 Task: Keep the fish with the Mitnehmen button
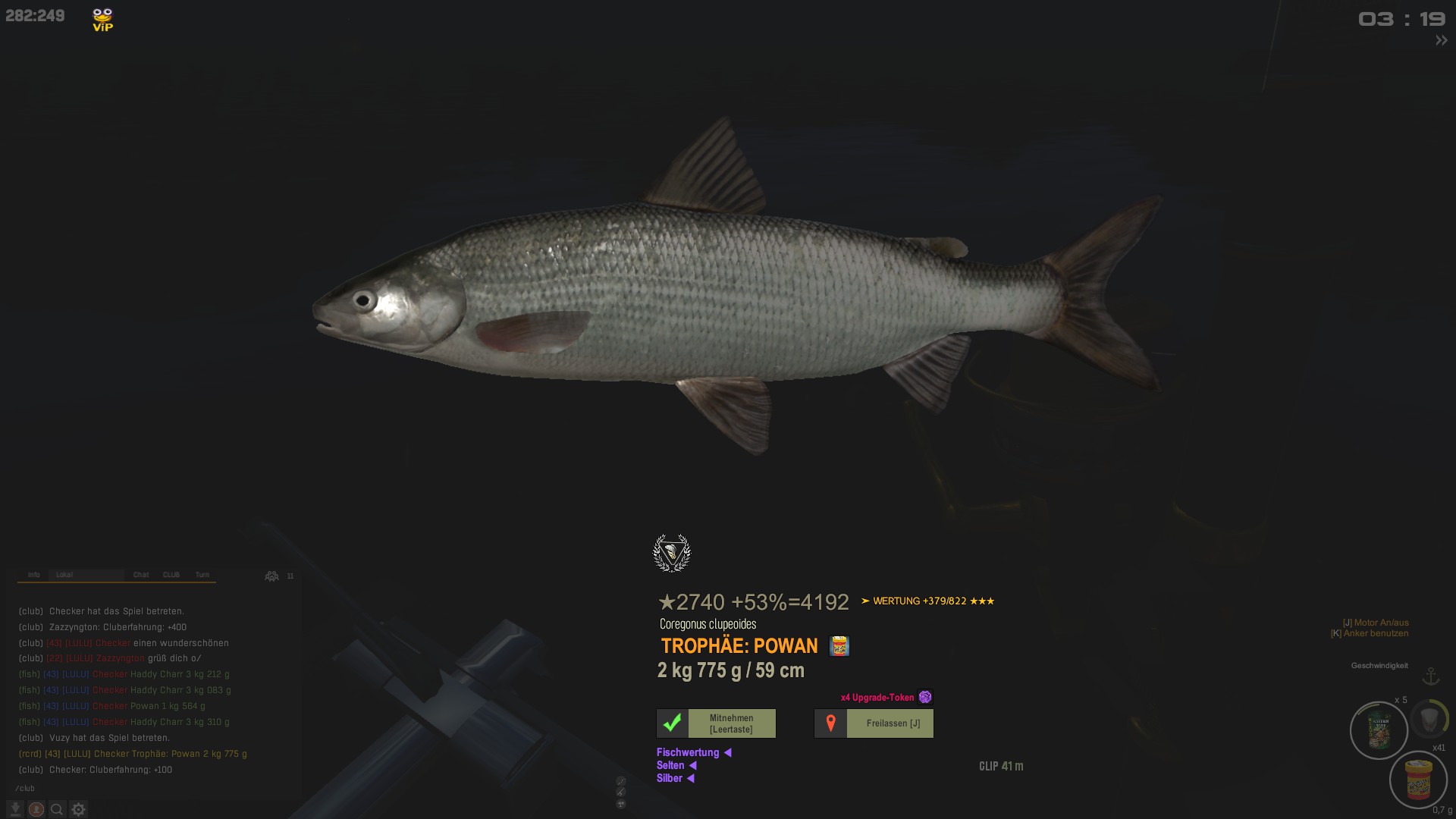point(716,723)
